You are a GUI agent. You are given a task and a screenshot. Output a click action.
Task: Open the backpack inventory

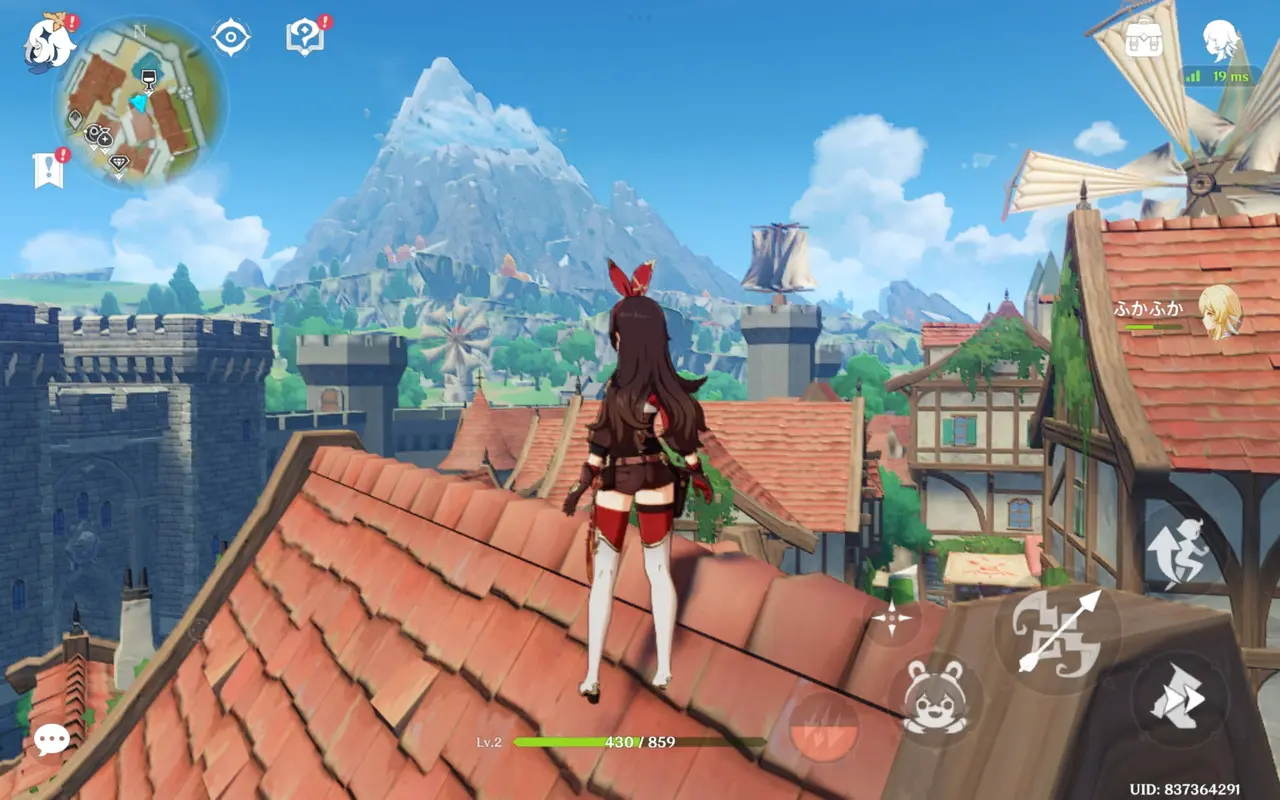click(x=1143, y=39)
